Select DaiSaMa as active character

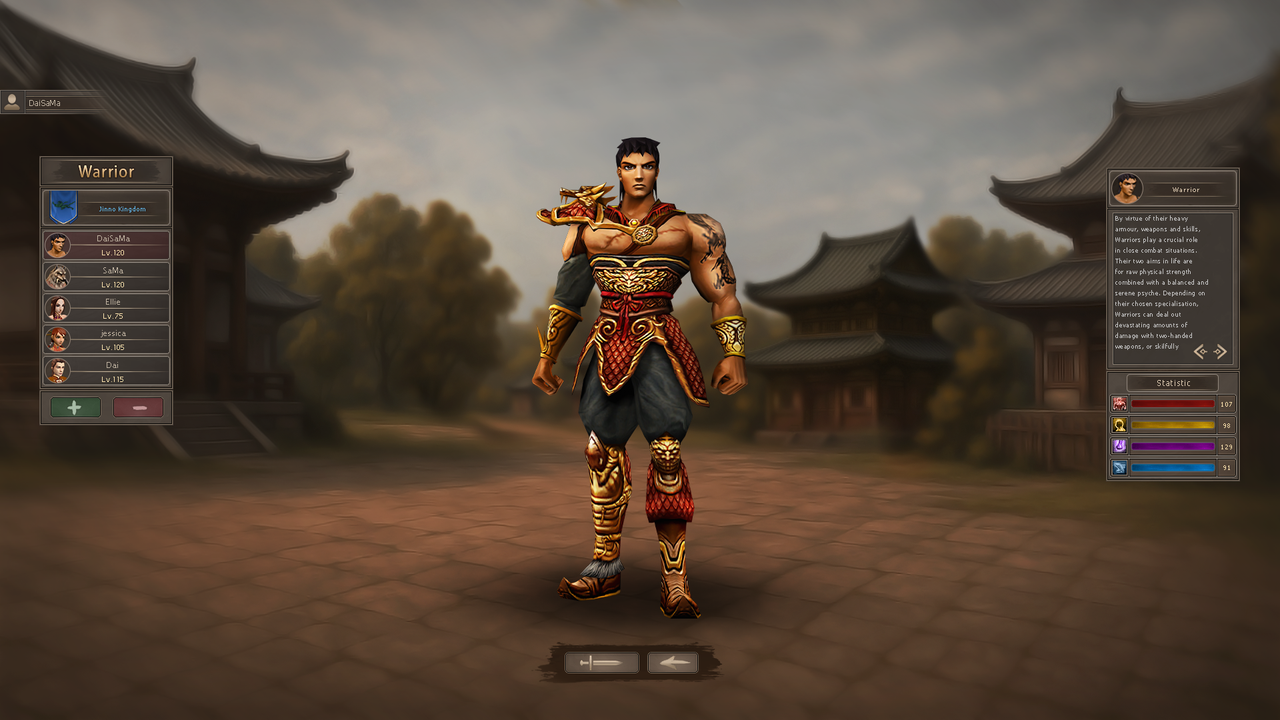105,243
